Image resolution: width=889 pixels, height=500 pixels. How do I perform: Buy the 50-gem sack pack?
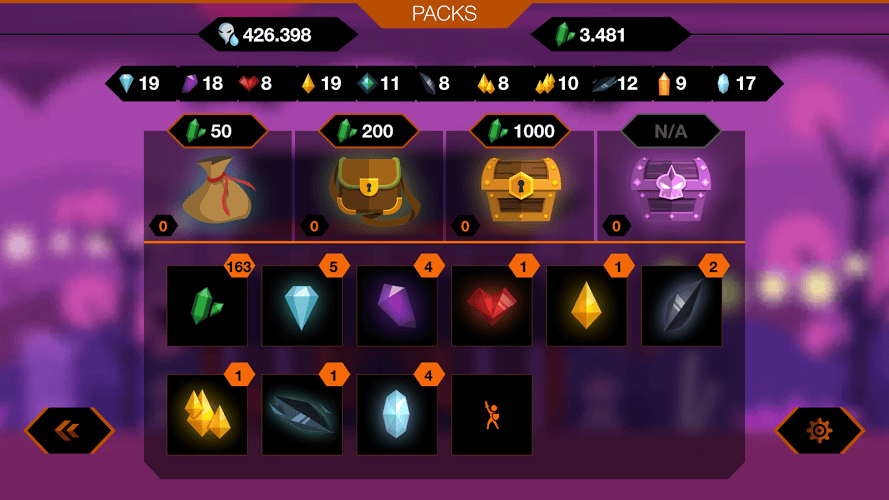click(218, 187)
